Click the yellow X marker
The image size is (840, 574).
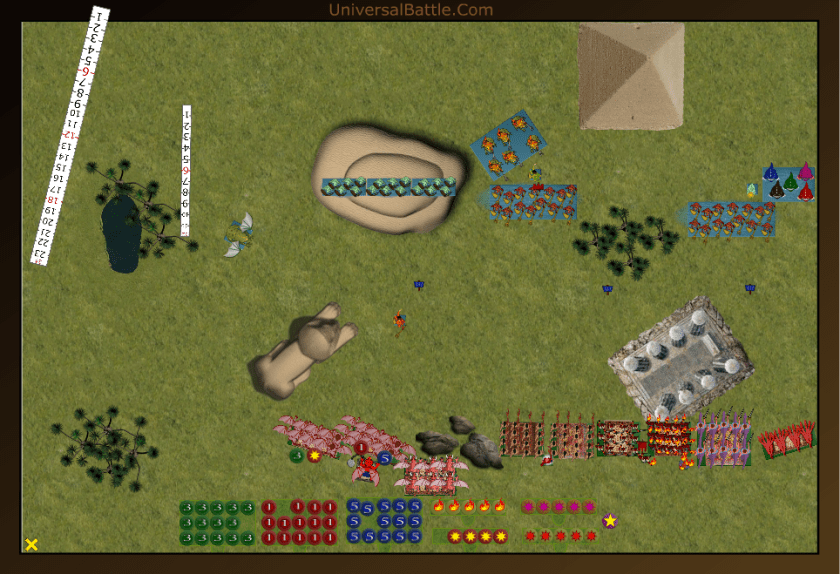31,544
